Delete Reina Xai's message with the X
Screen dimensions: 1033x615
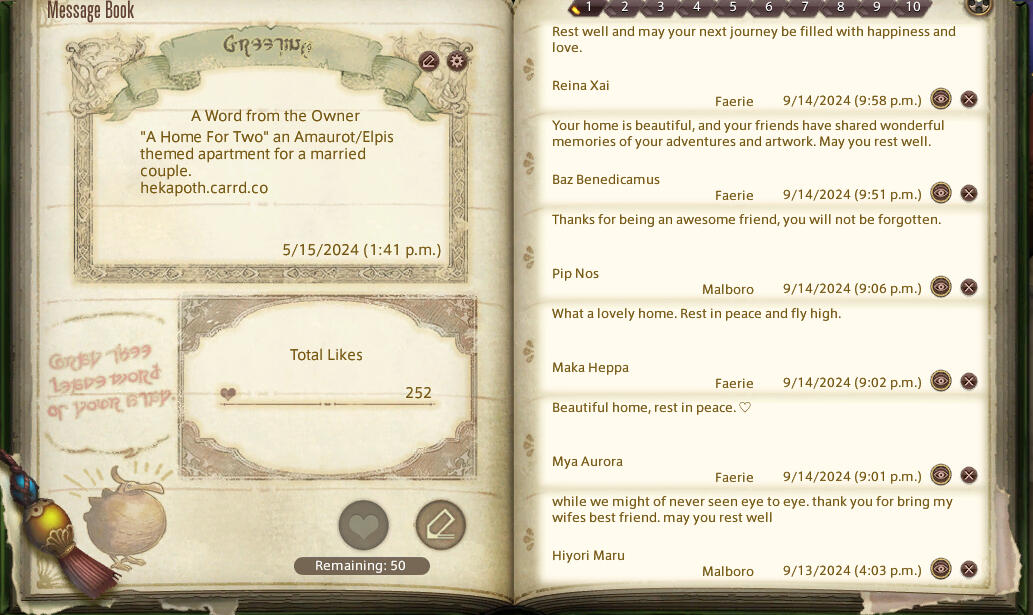(969, 99)
